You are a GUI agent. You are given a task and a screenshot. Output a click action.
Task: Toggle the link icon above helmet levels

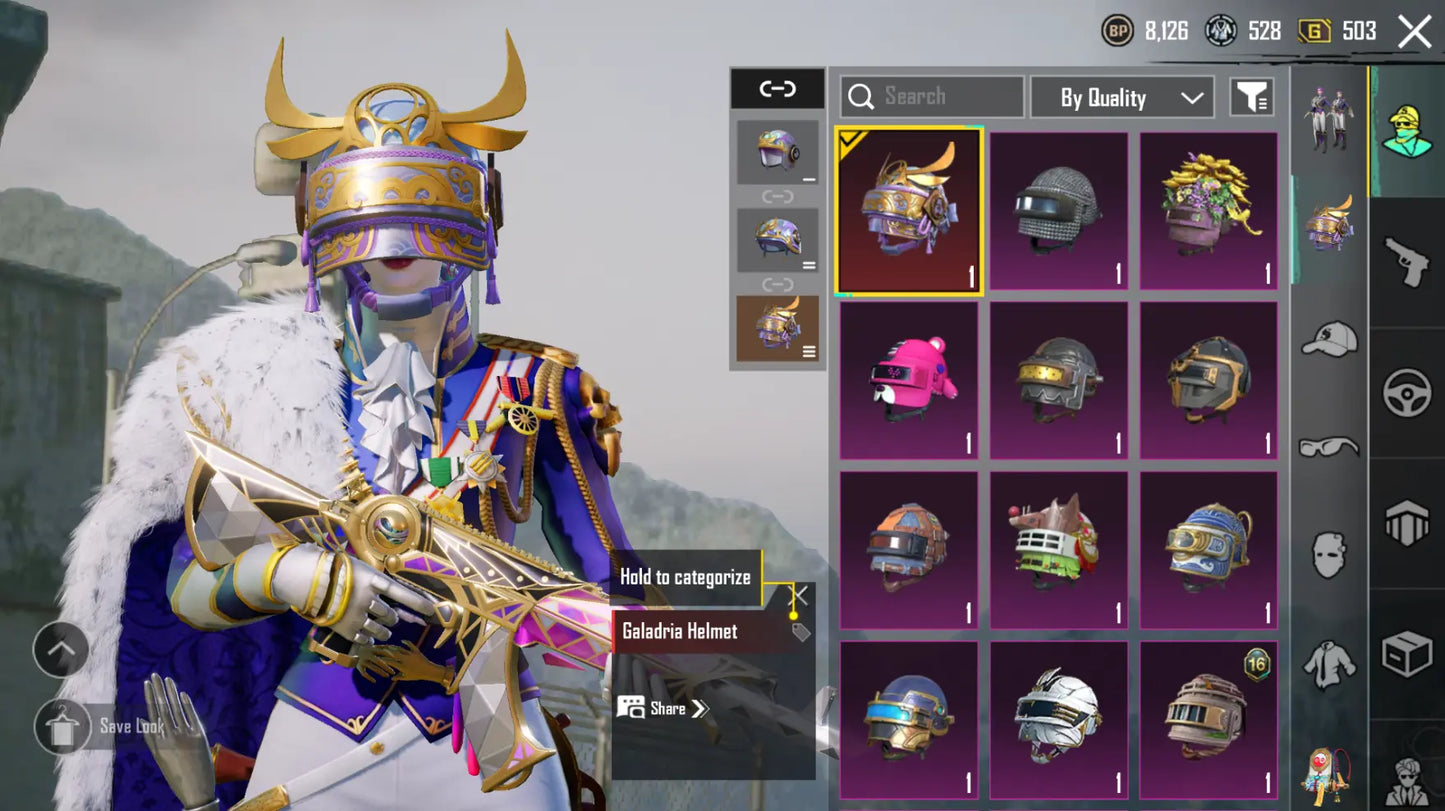click(x=777, y=89)
